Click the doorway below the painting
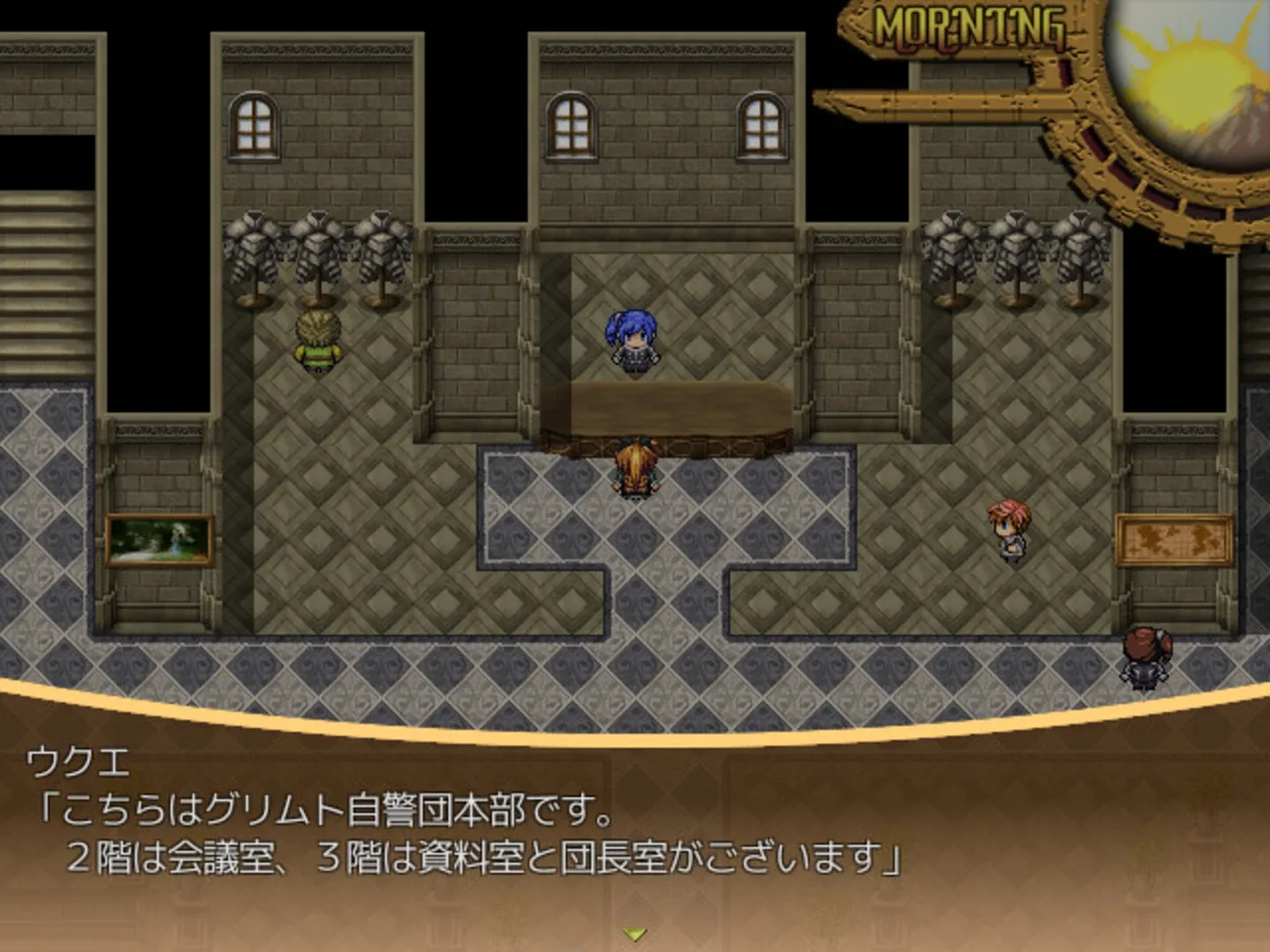This screenshot has width=1270, height=952. (x=157, y=617)
